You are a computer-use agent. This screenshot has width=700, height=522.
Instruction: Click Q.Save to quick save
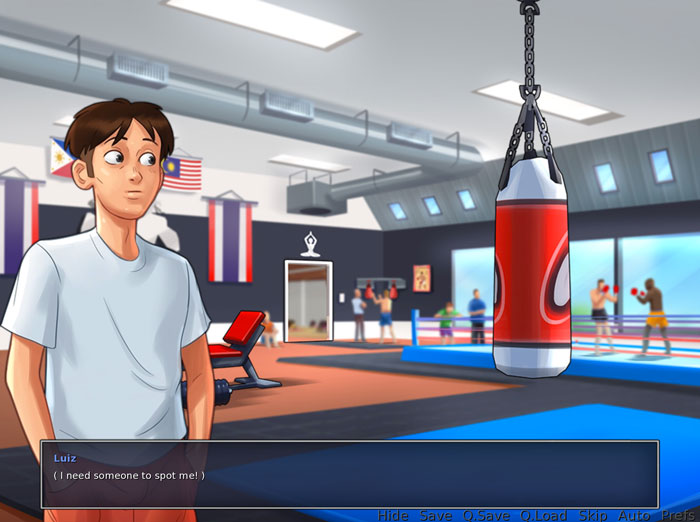pyautogui.click(x=485, y=515)
